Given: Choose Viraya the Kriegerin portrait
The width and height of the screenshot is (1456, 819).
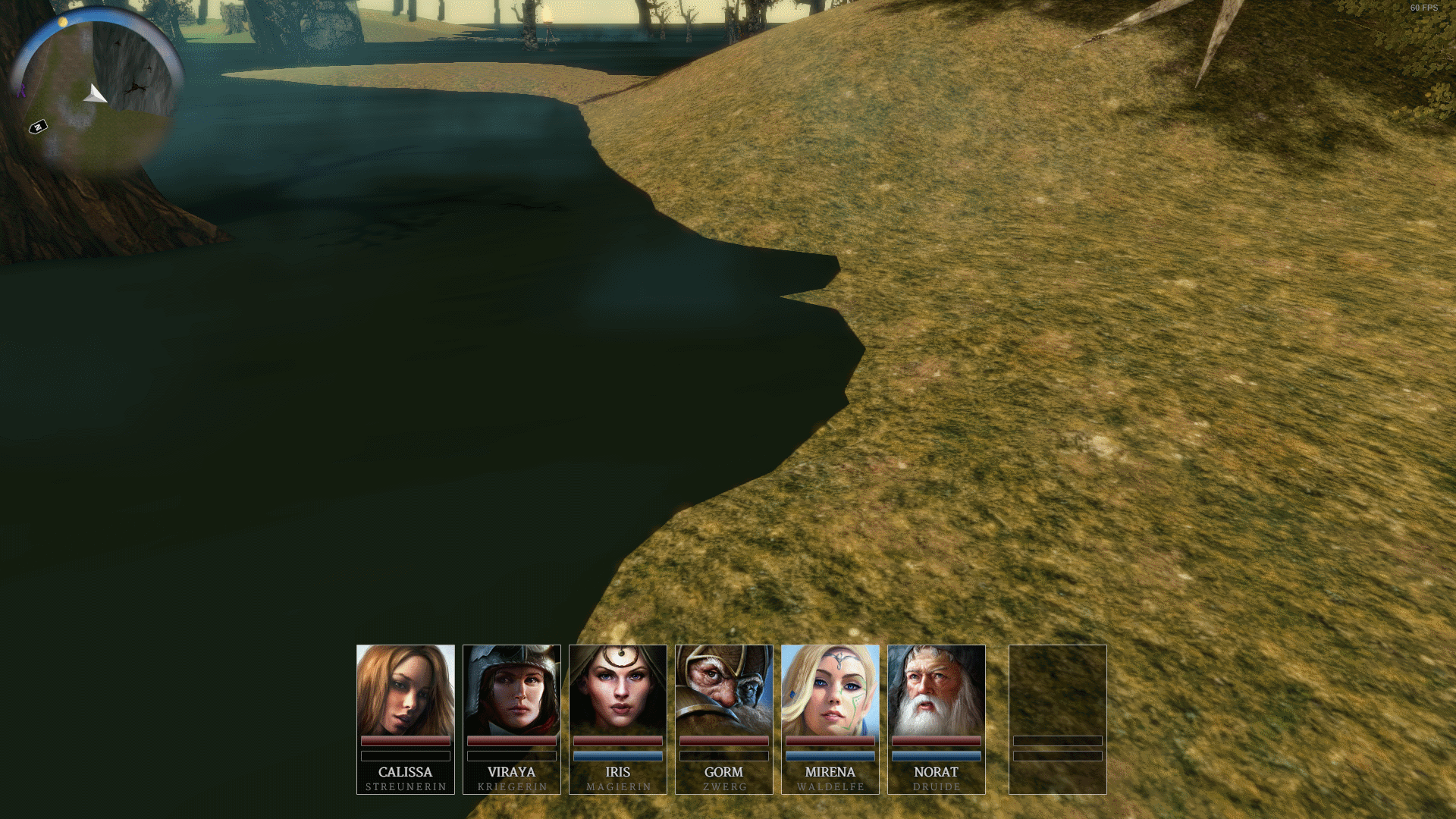Looking at the screenshot, I should click(511, 690).
